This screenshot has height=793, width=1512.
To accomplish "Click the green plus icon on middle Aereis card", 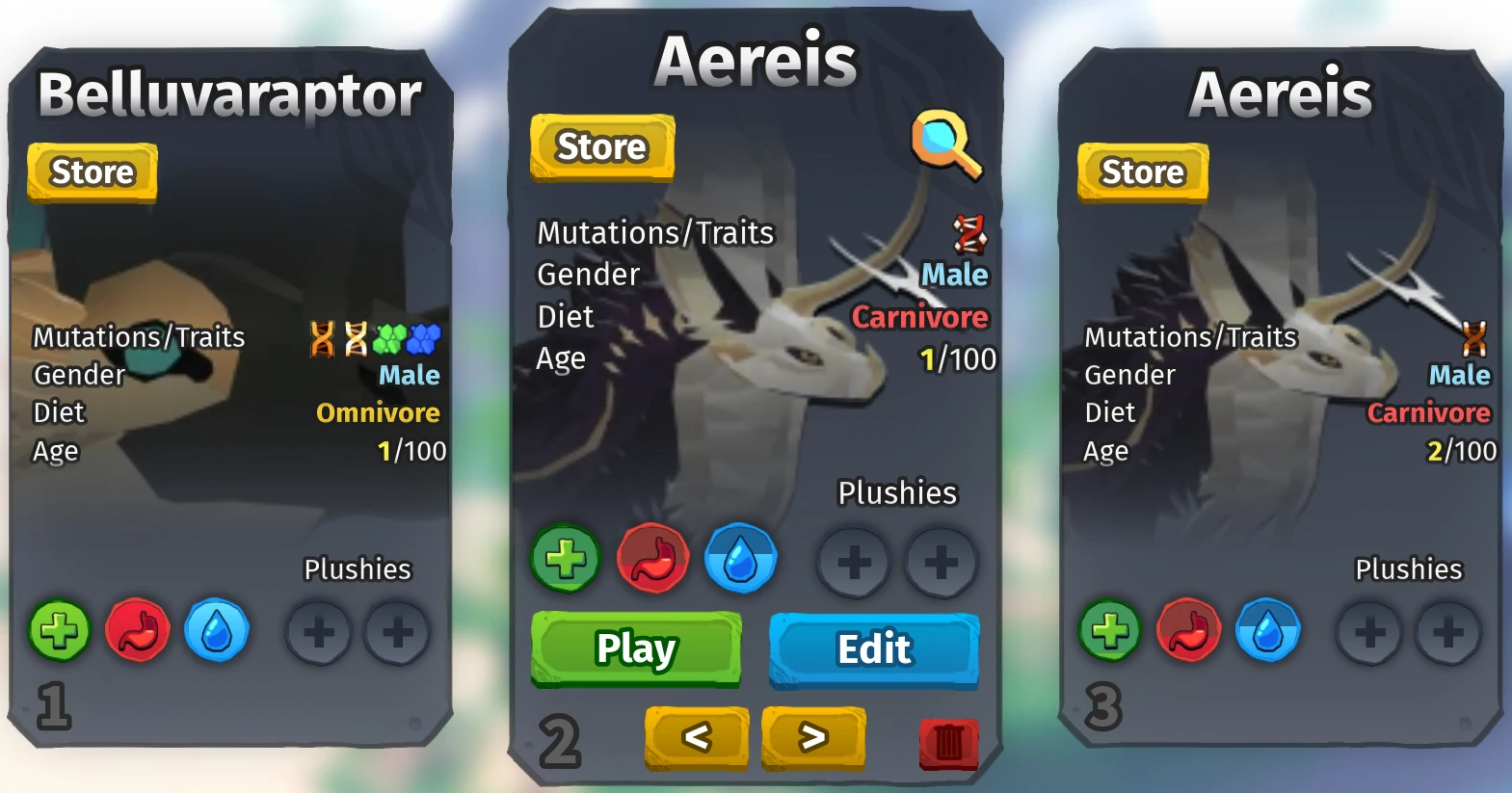I will (565, 557).
